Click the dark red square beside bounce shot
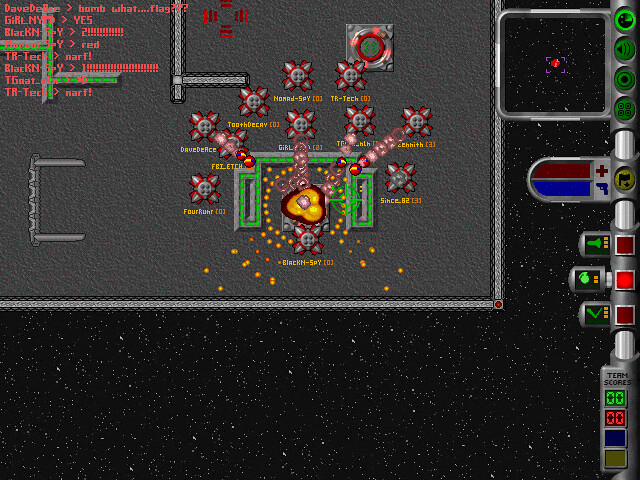640x480 pixels. (625, 314)
